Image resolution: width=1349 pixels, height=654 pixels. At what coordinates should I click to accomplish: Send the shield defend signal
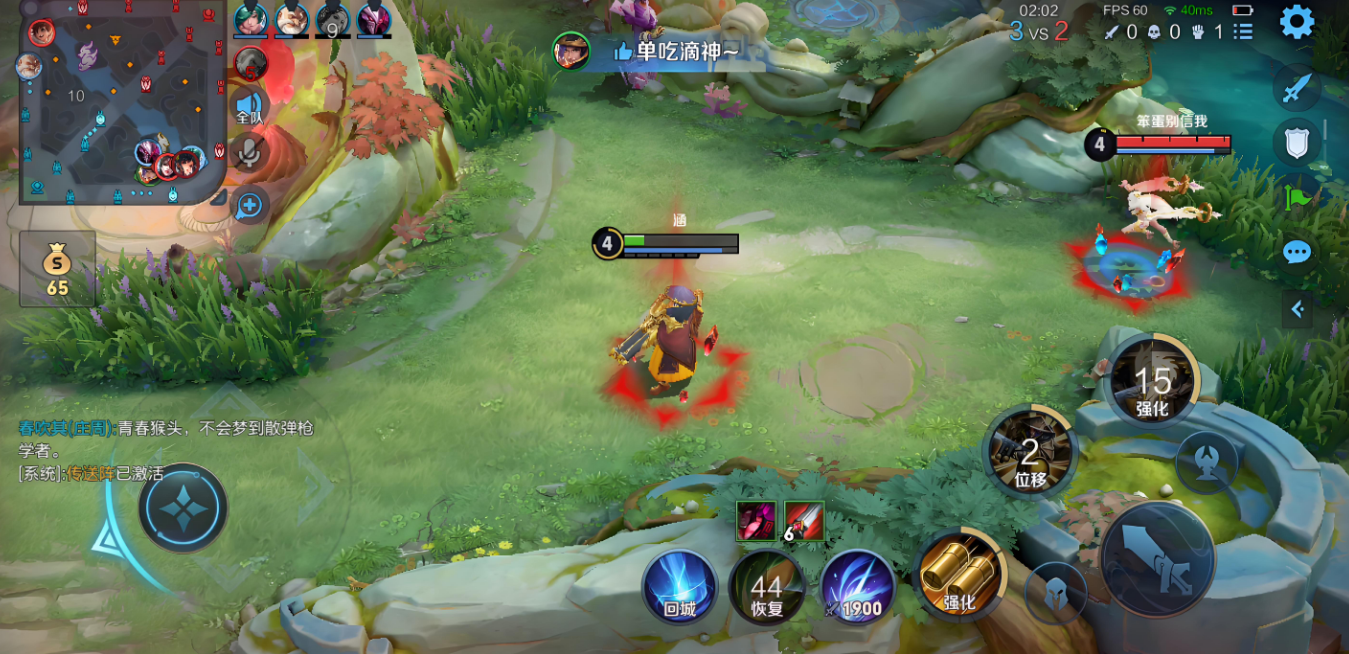1296,143
